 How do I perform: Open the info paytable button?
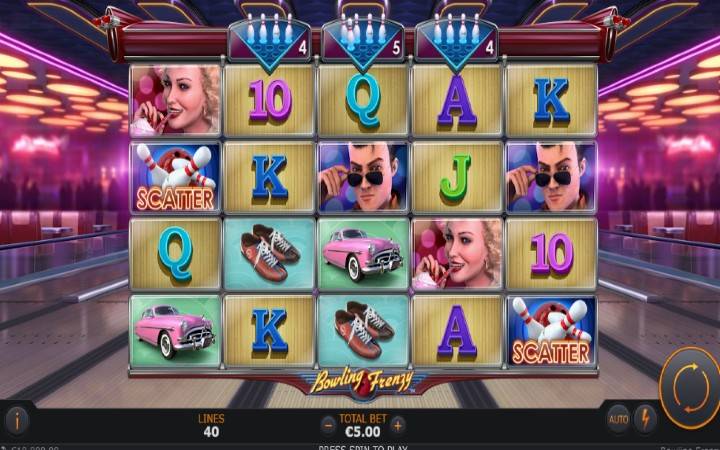point(15,420)
